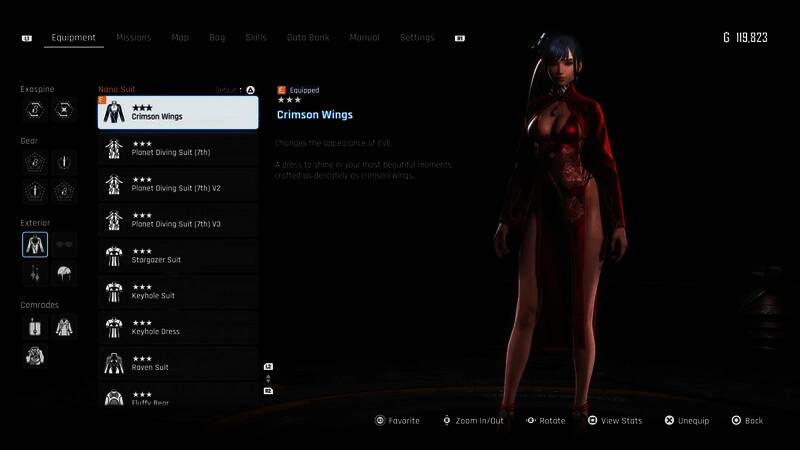The image size is (800, 450).
Task: Click the Unequip button
Action: coord(686,421)
